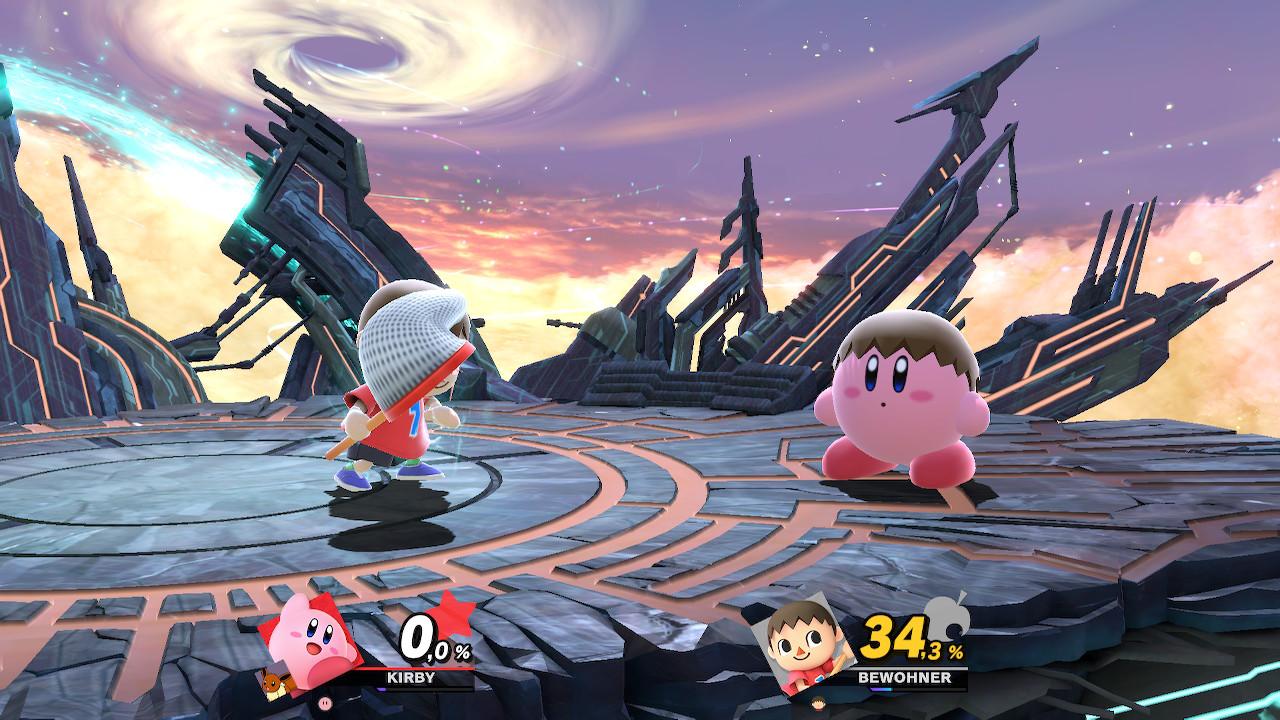Click the KIRBY name plate
Viewport: 1280px width, 720px height.
(x=411, y=677)
